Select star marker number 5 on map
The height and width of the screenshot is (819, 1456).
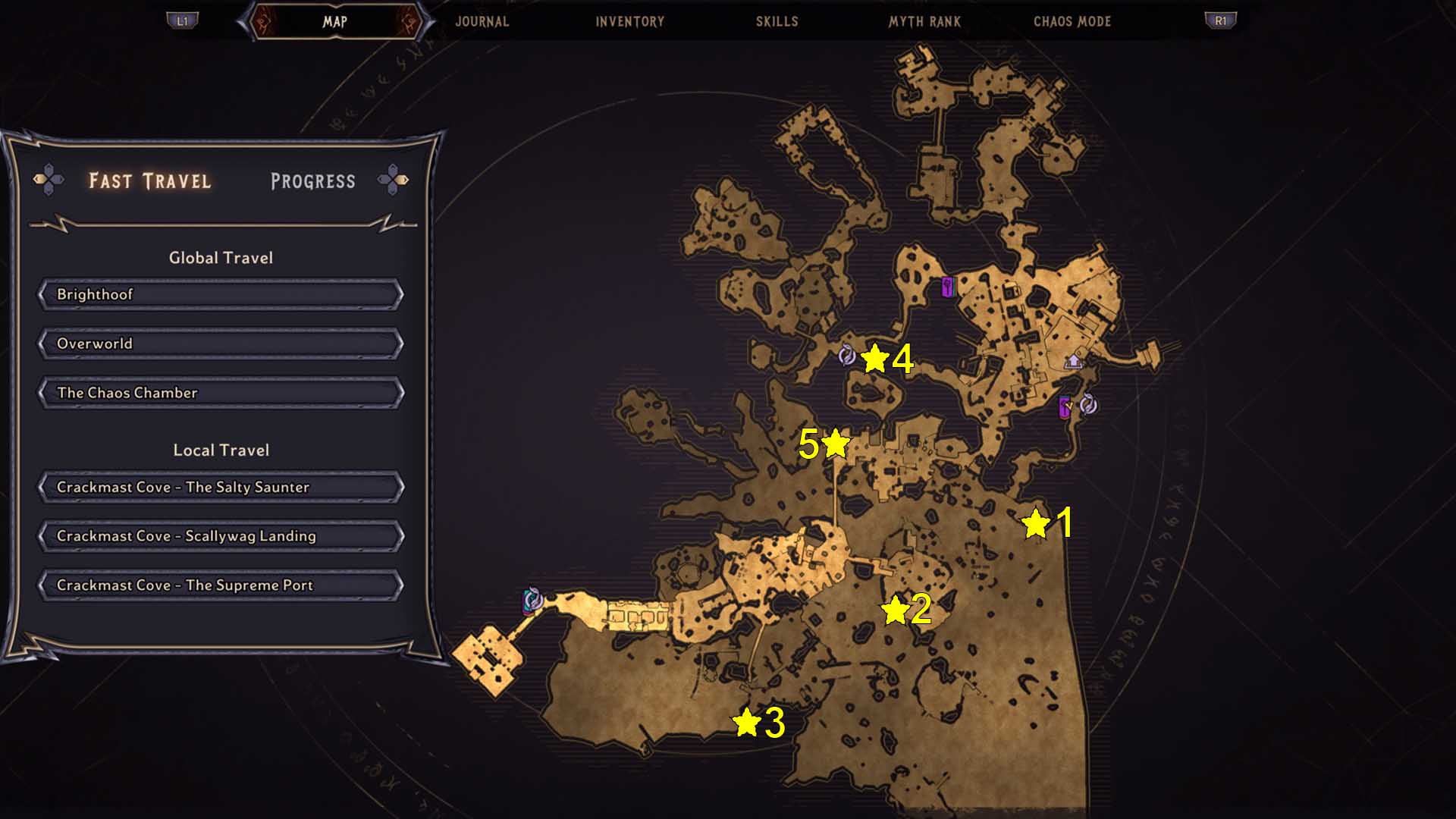(835, 444)
